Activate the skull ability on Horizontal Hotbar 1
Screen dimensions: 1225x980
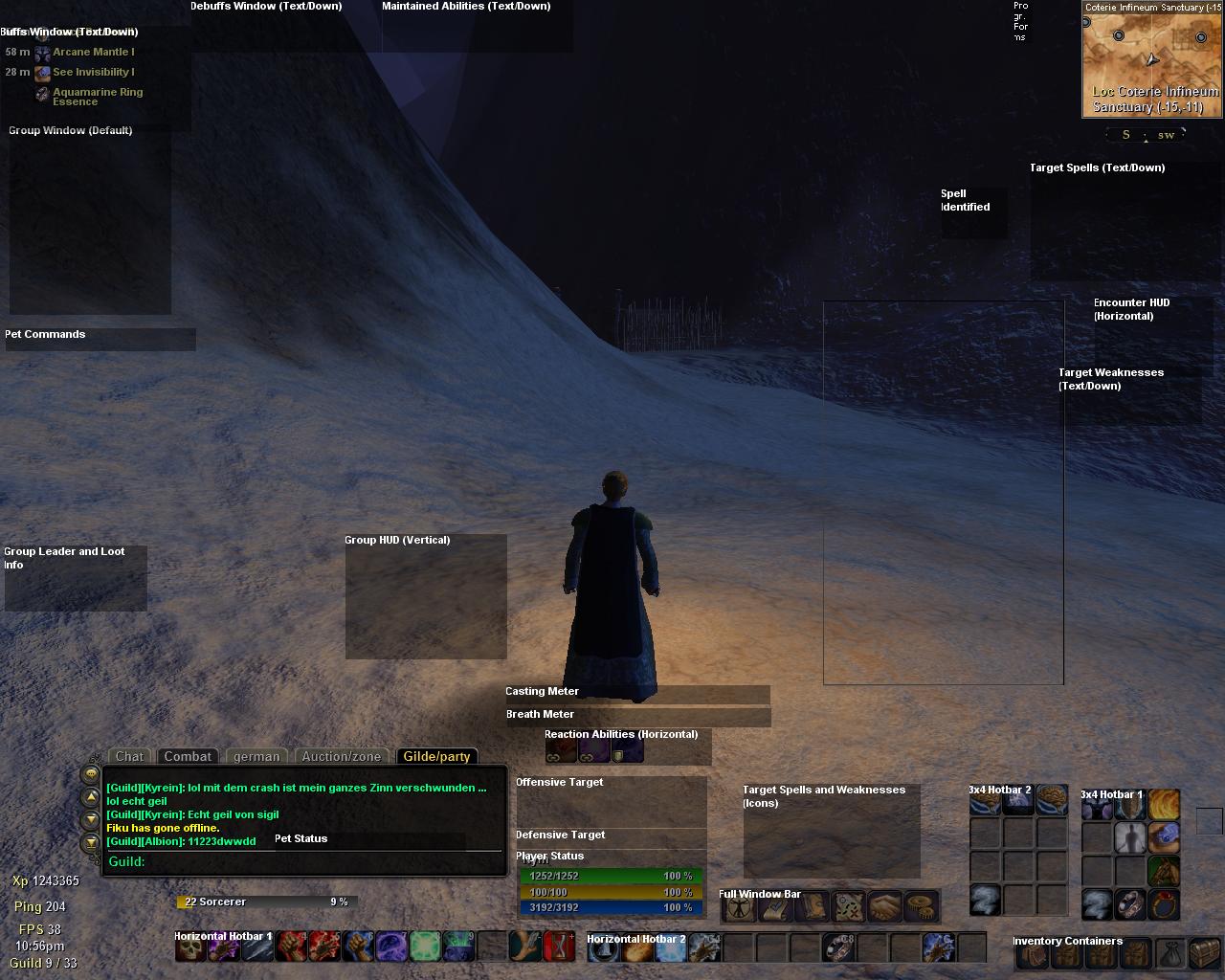[190, 947]
